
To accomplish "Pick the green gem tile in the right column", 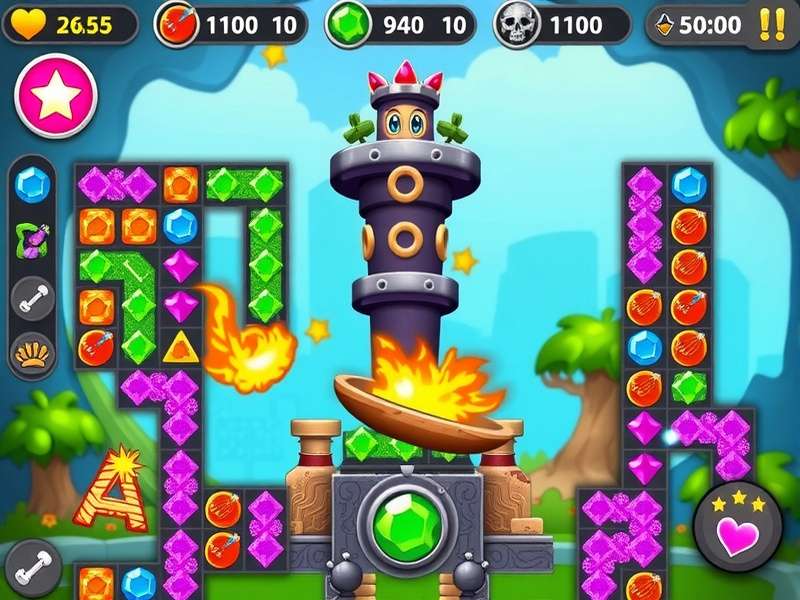I will [x=689, y=386].
